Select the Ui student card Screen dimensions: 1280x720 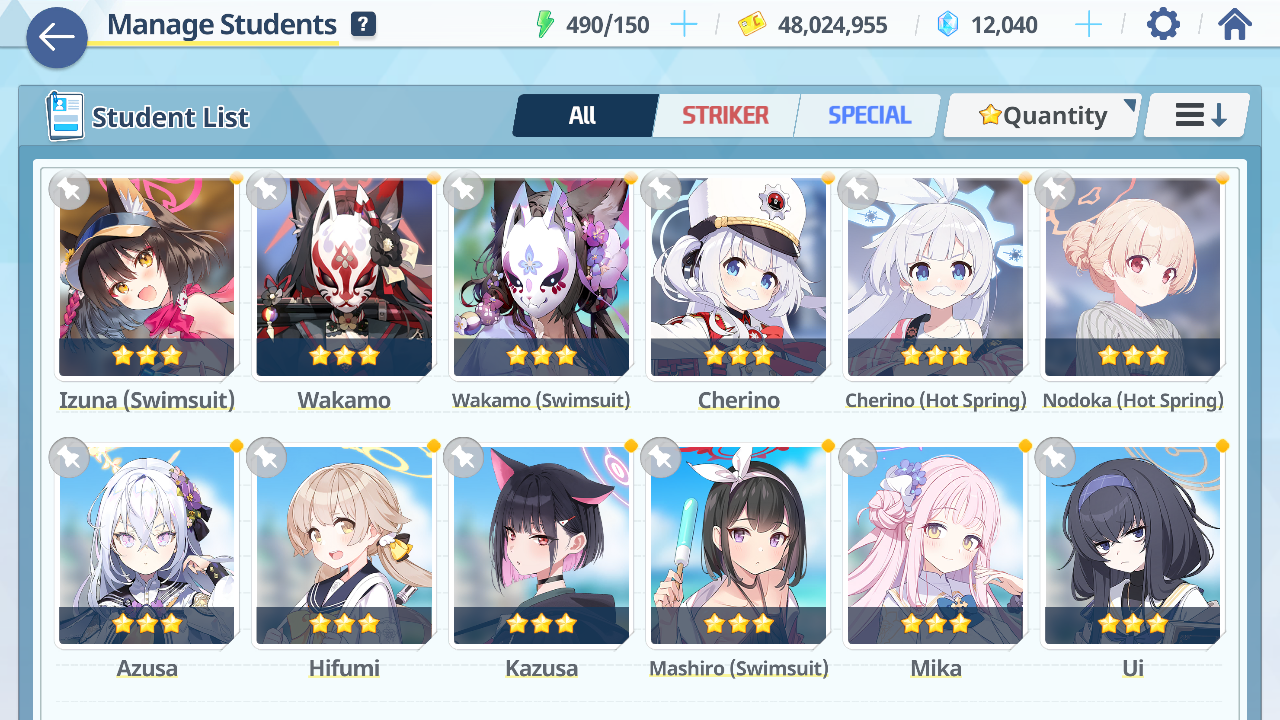pos(1132,546)
